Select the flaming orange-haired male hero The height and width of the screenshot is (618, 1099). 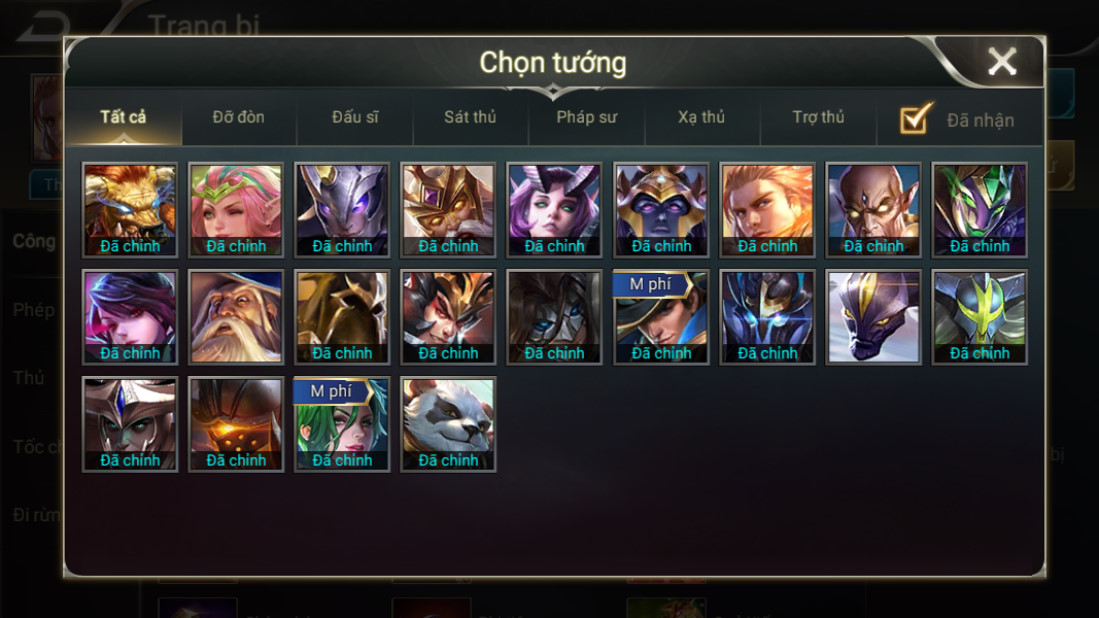[x=767, y=210]
